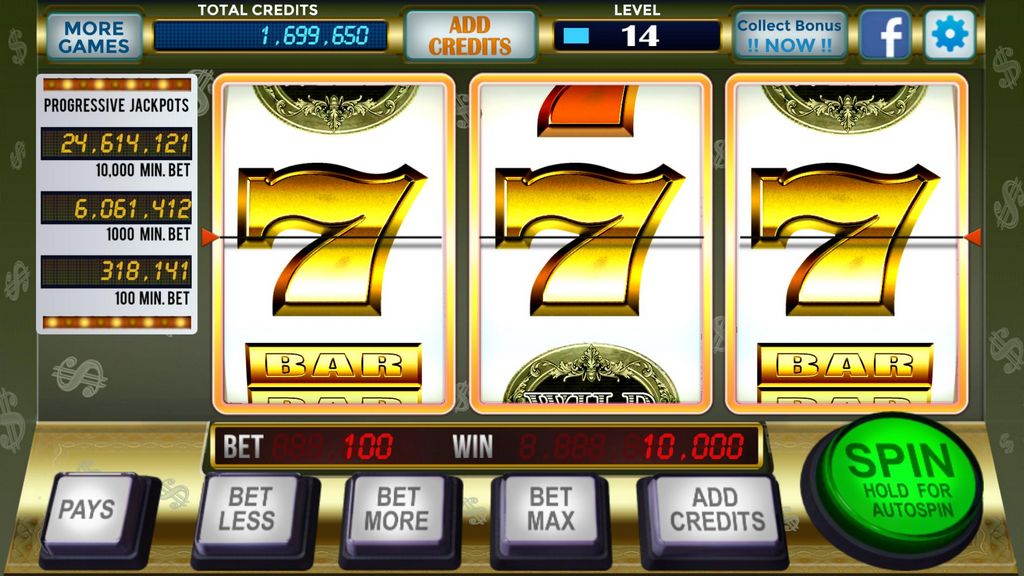The width and height of the screenshot is (1024, 576).
Task: Open the Facebook icon link
Action: pyautogui.click(x=885, y=36)
